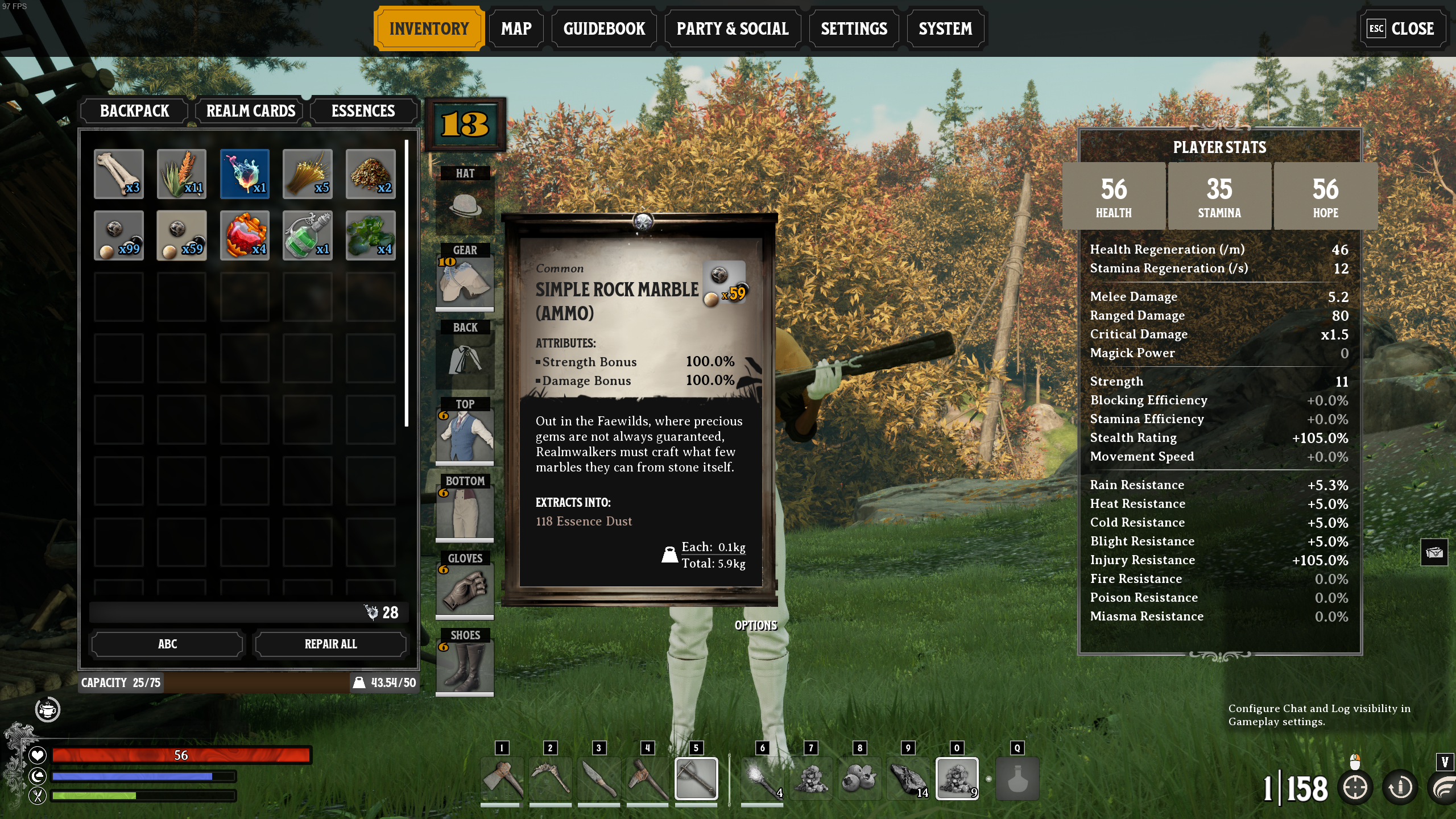Select the bone item stack
Viewport: 1456px width, 819px height.
coord(119,173)
